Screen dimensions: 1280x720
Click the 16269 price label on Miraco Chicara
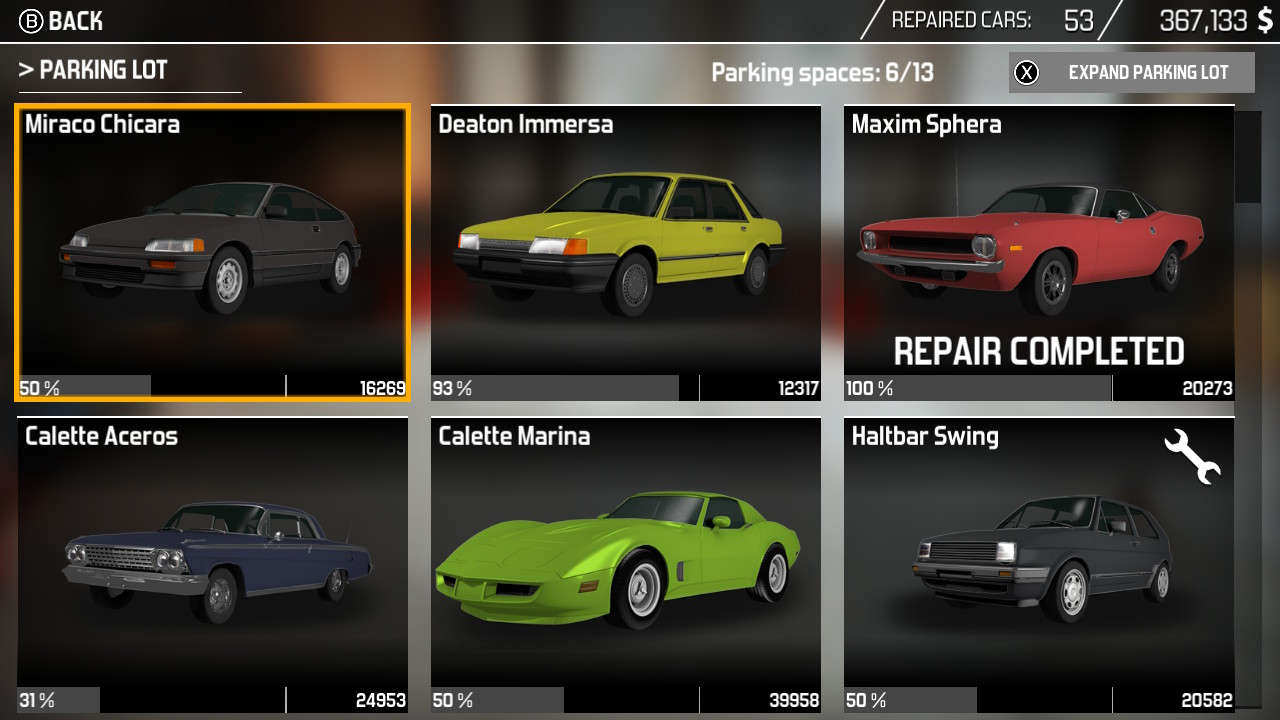pyautogui.click(x=382, y=388)
